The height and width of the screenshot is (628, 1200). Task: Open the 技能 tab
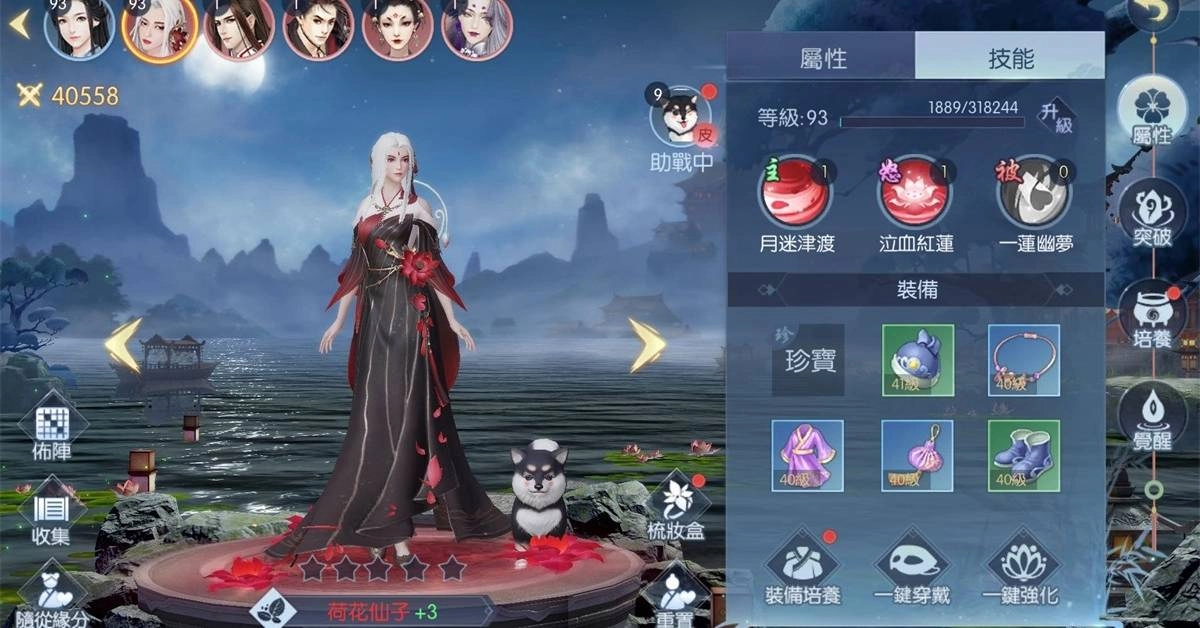coord(1010,57)
